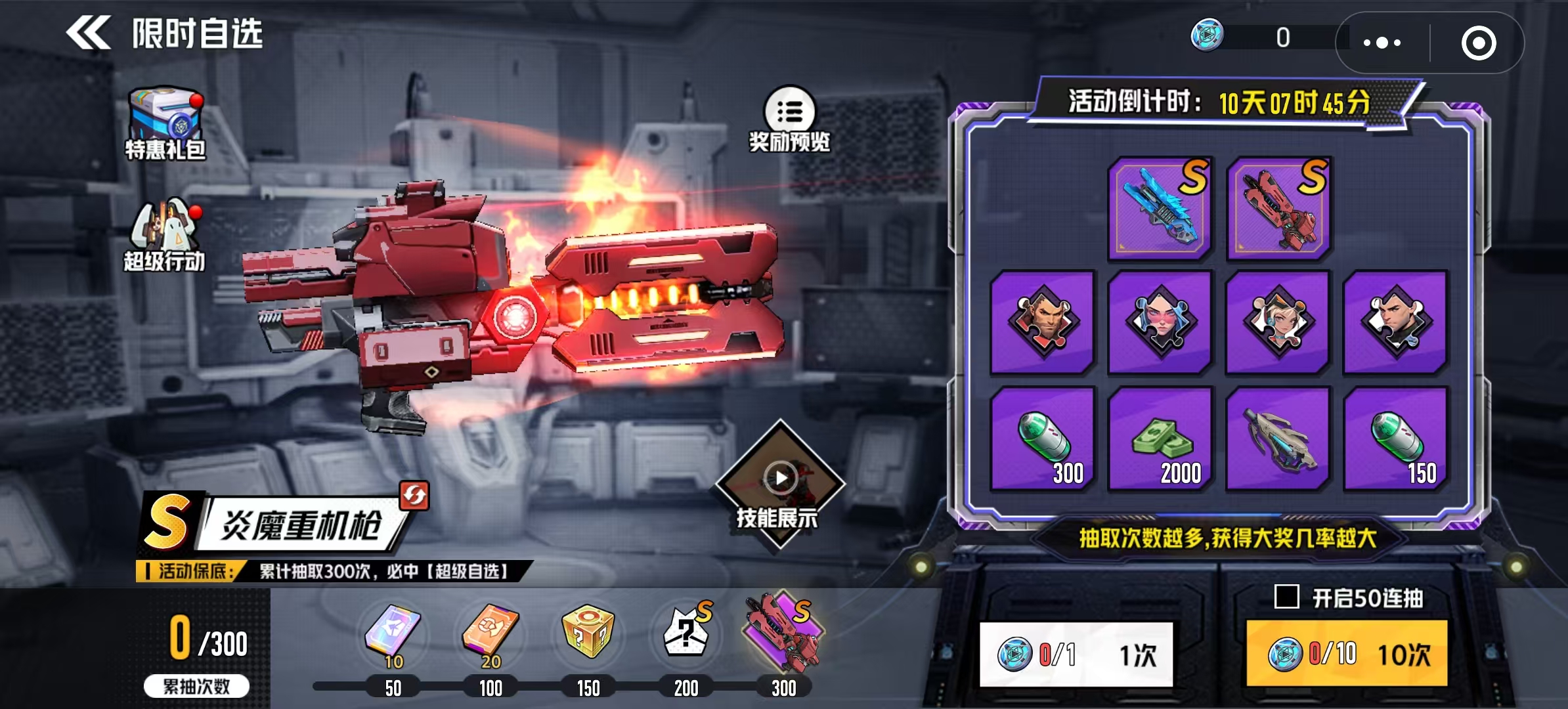Open the more options ellipsis menu
Screen dimensions: 1568x709
(x=1382, y=42)
